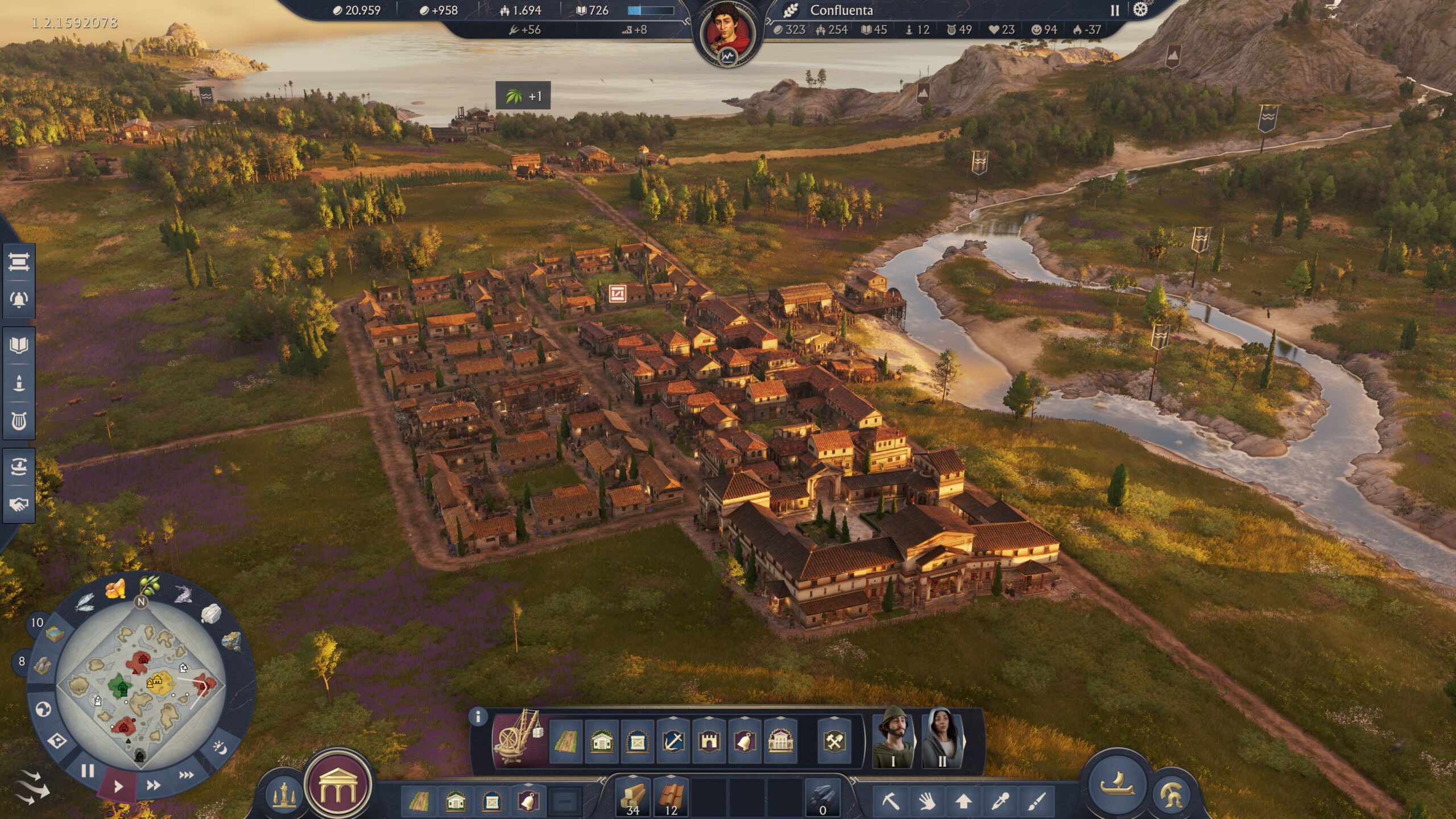Open the scroll quest log button
1456x819 pixels.
[19, 262]
